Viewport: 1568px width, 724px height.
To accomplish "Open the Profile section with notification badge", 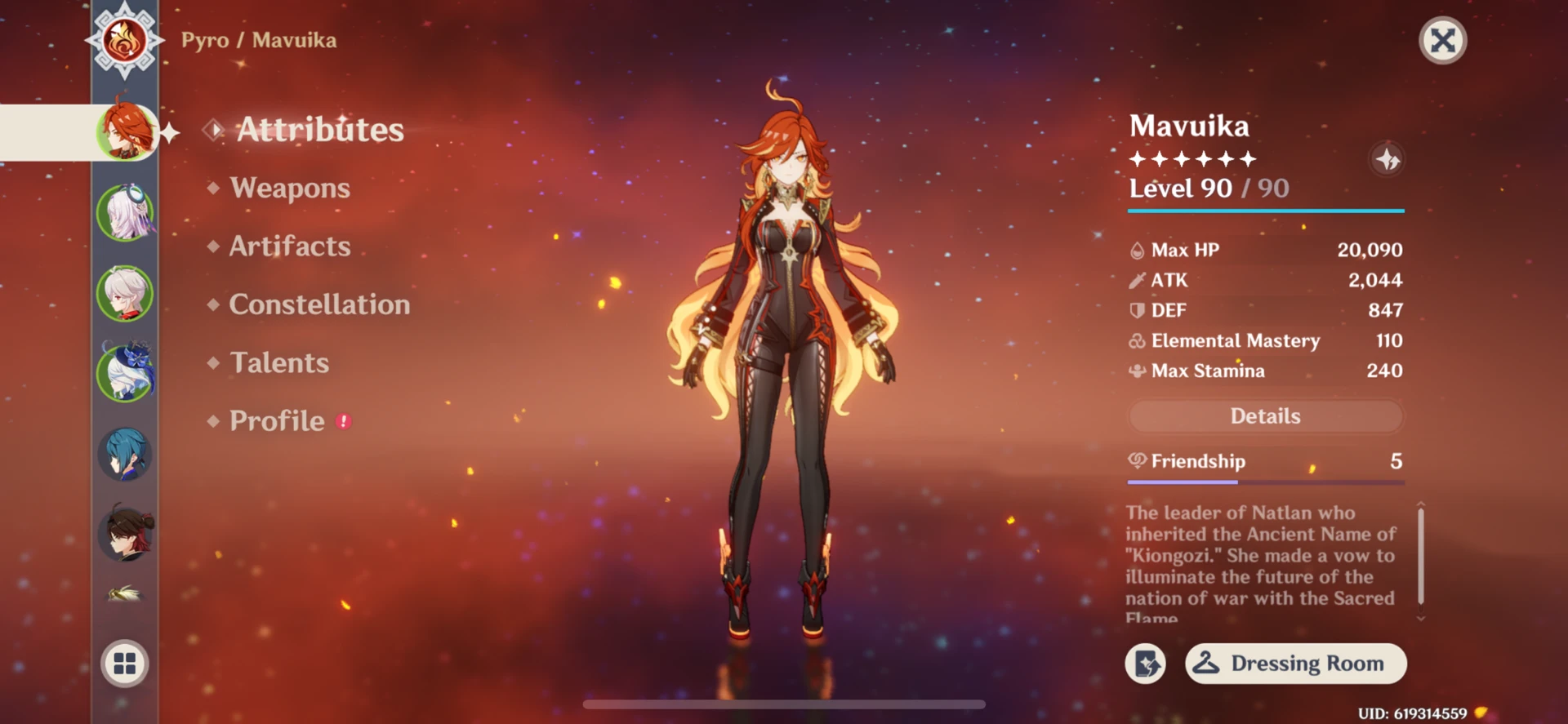I will pos(277,420).
